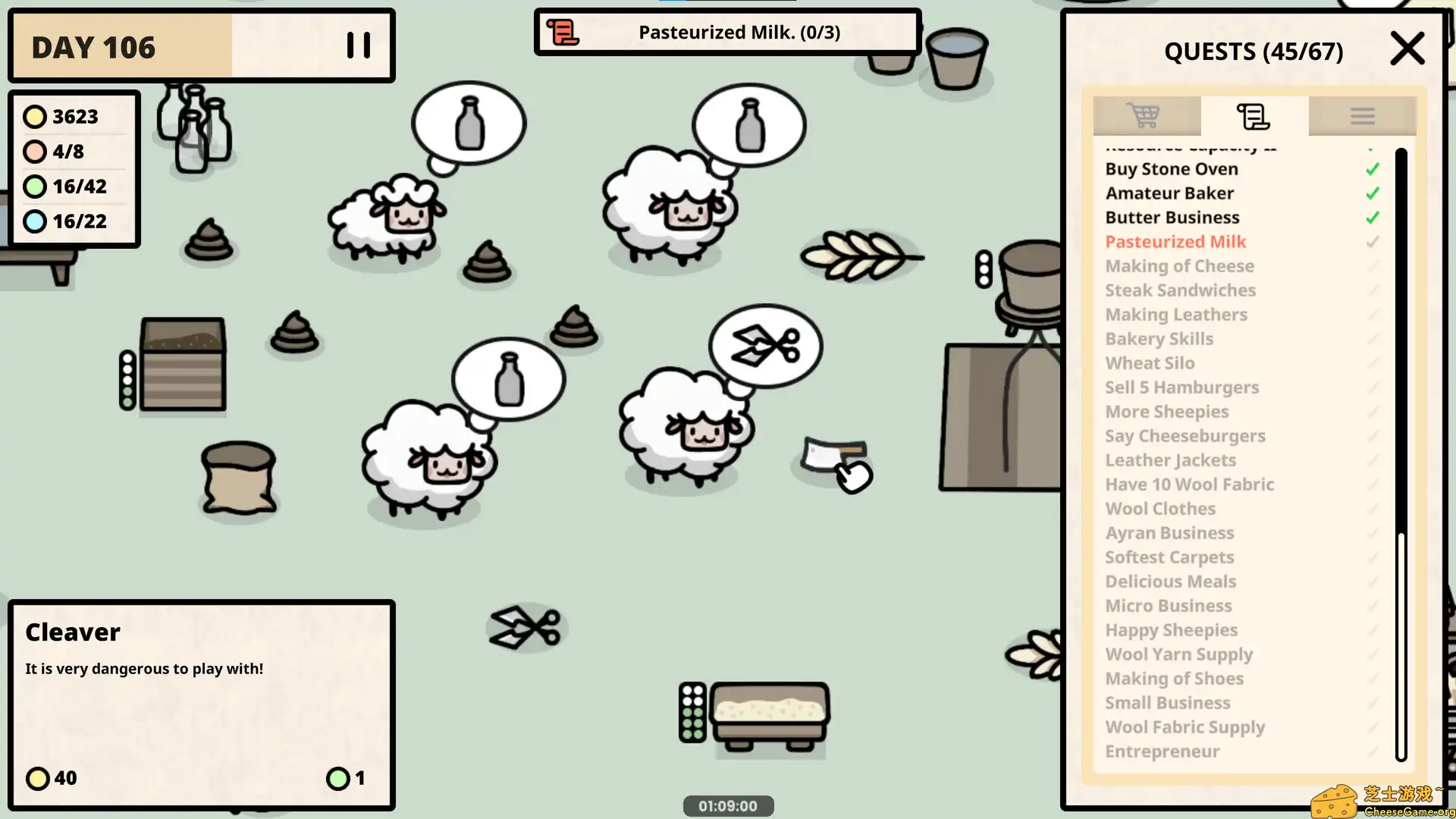Open the Entrepreneur quest entry
Image resolution: width=1456 pixels, height=819 pixels.
1163,751
